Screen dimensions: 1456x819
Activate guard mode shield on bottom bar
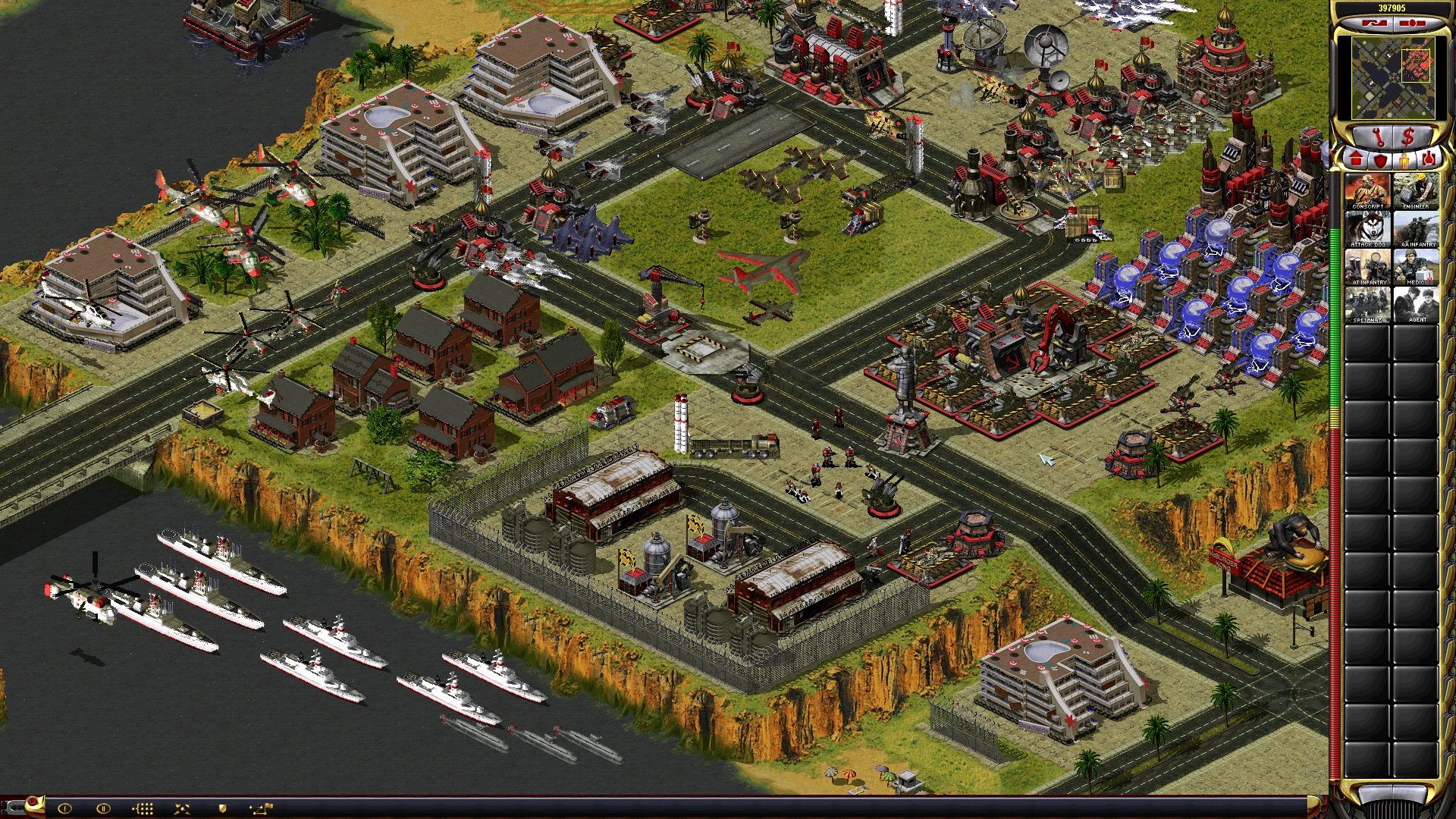point(222,808)
